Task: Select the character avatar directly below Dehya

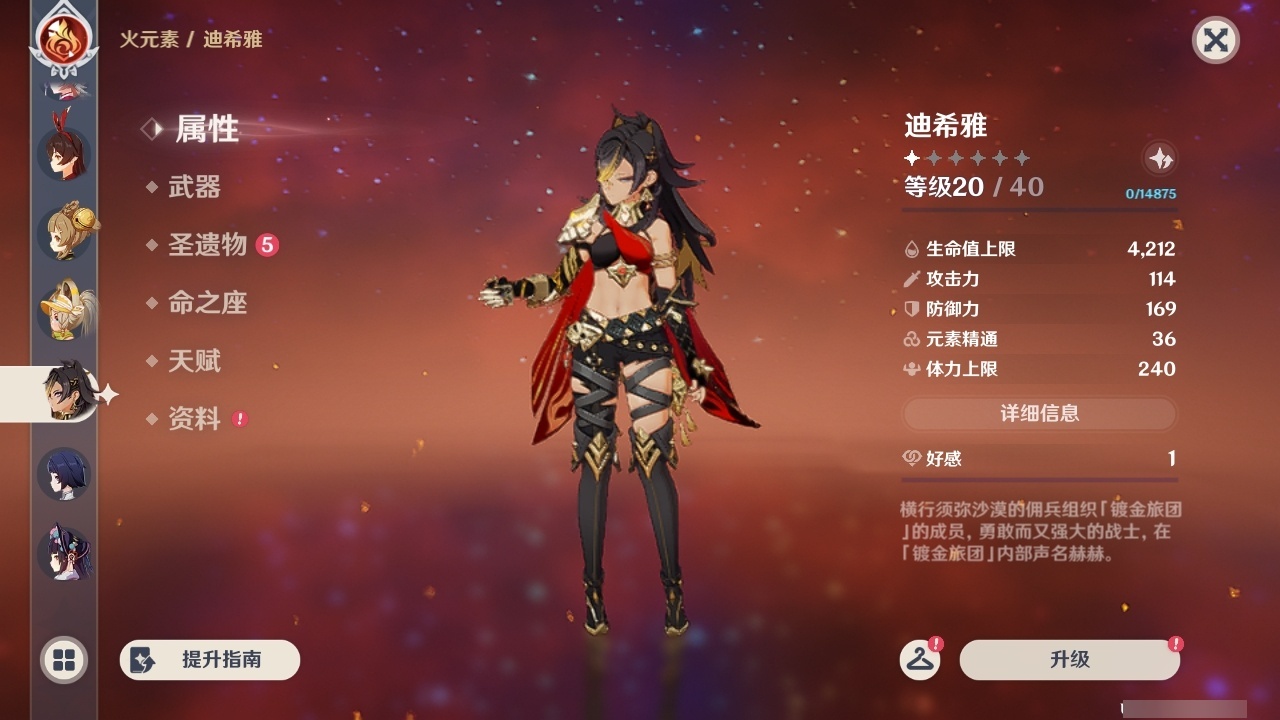Action: point(63,475)
